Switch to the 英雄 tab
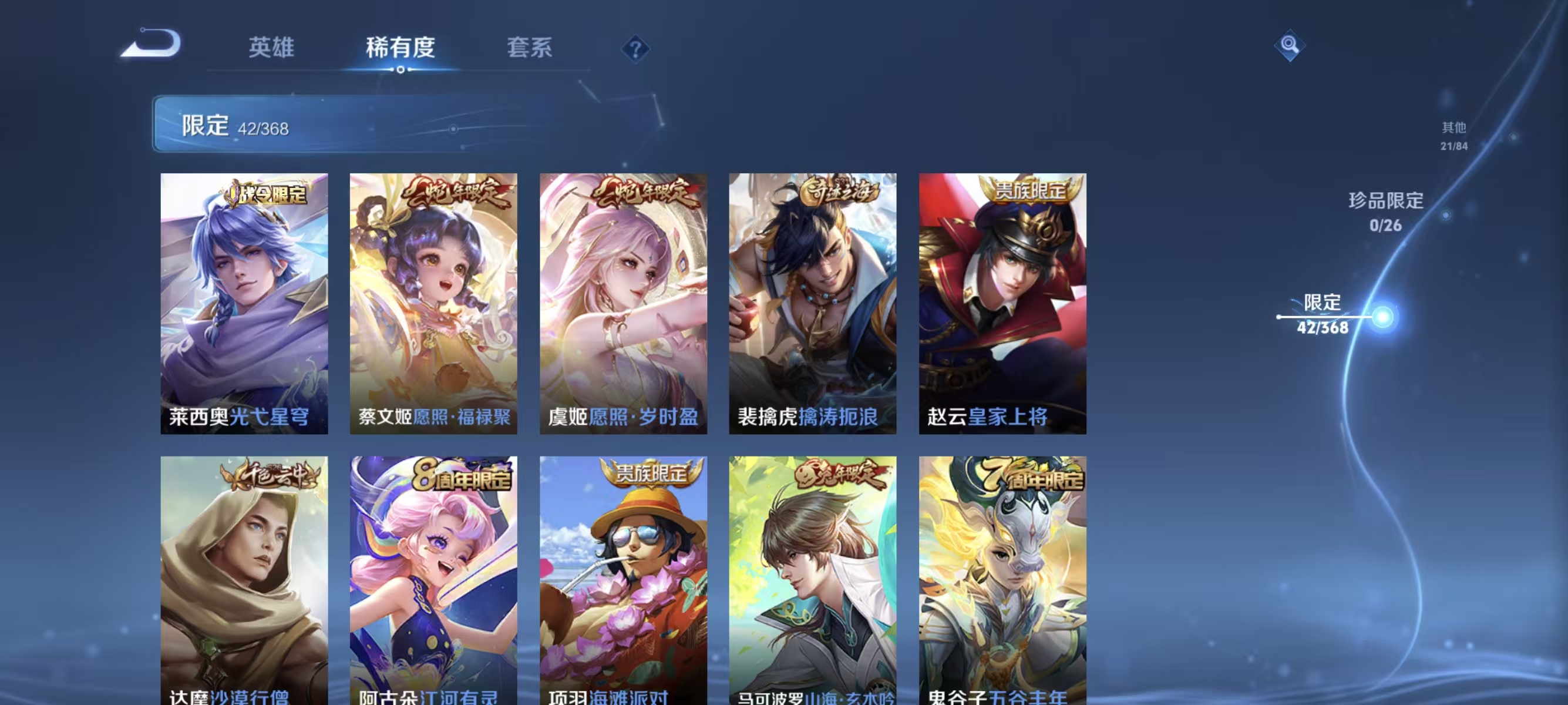This screenshot has width=1568, height=705. (270, 48)
